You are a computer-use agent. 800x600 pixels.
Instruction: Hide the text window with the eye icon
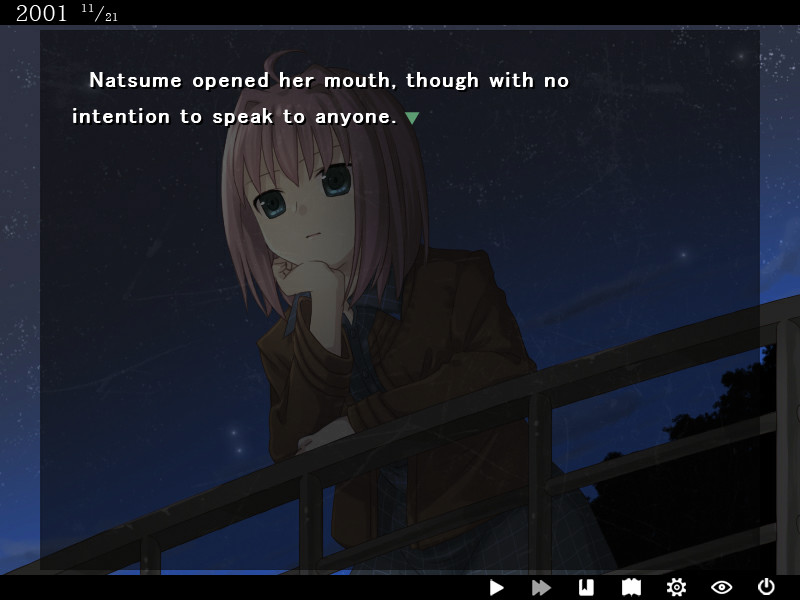click(x=721, y=588)
